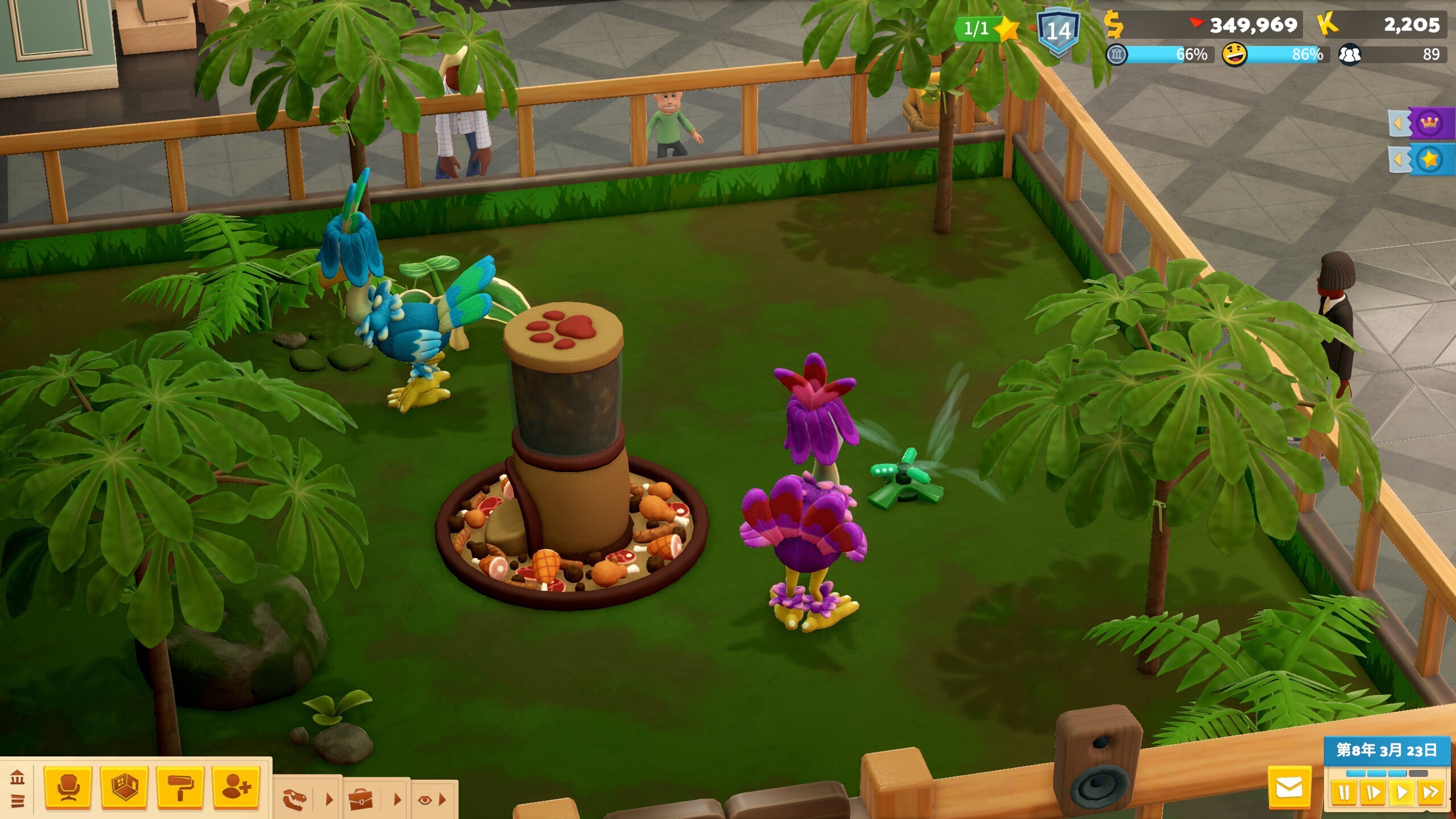This screenshot has height=819, width=1456.
Task: Open the briefcase management panel
Action: click(x=361, y=800)
